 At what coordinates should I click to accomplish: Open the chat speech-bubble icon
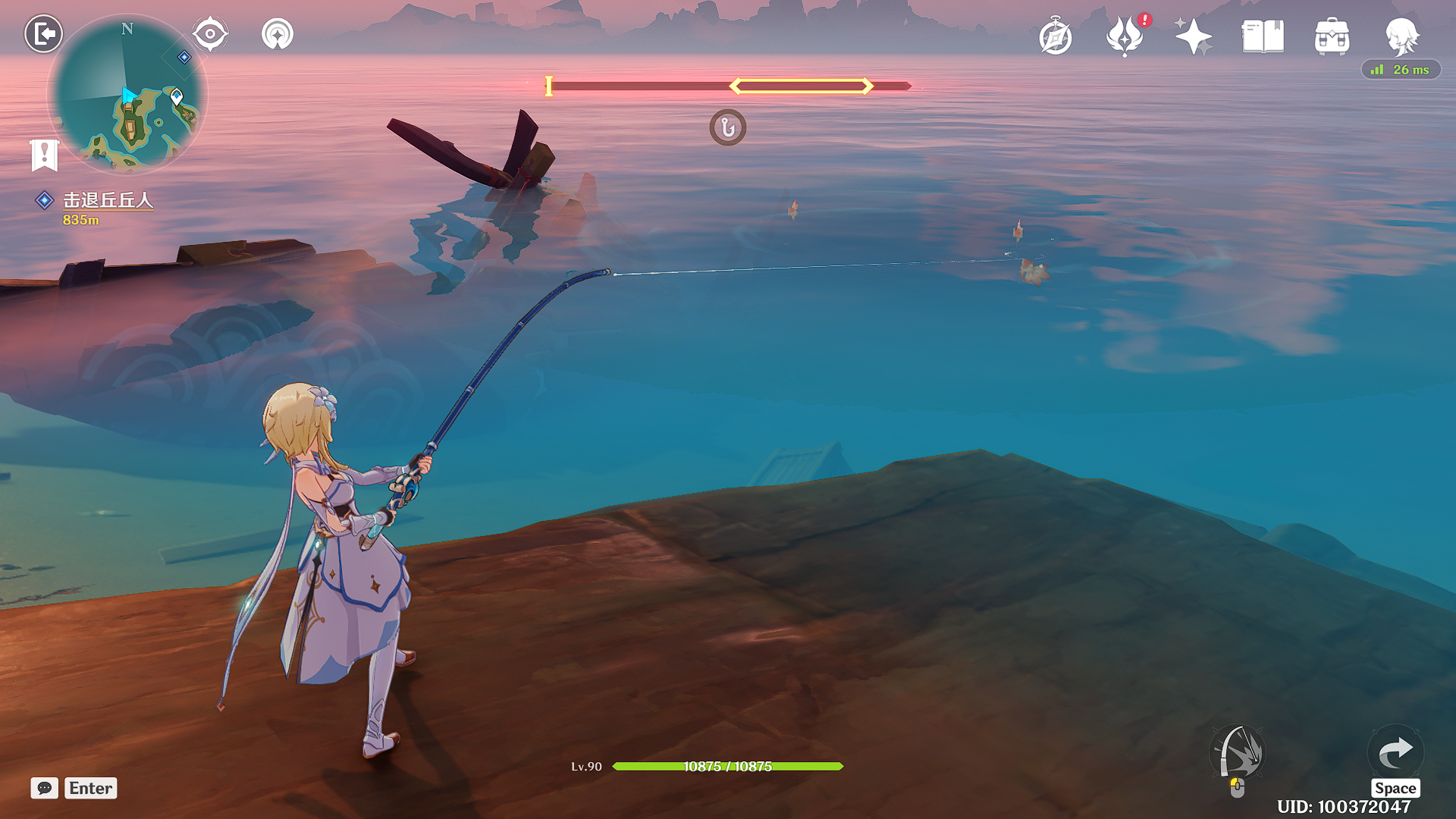[45, 788]
